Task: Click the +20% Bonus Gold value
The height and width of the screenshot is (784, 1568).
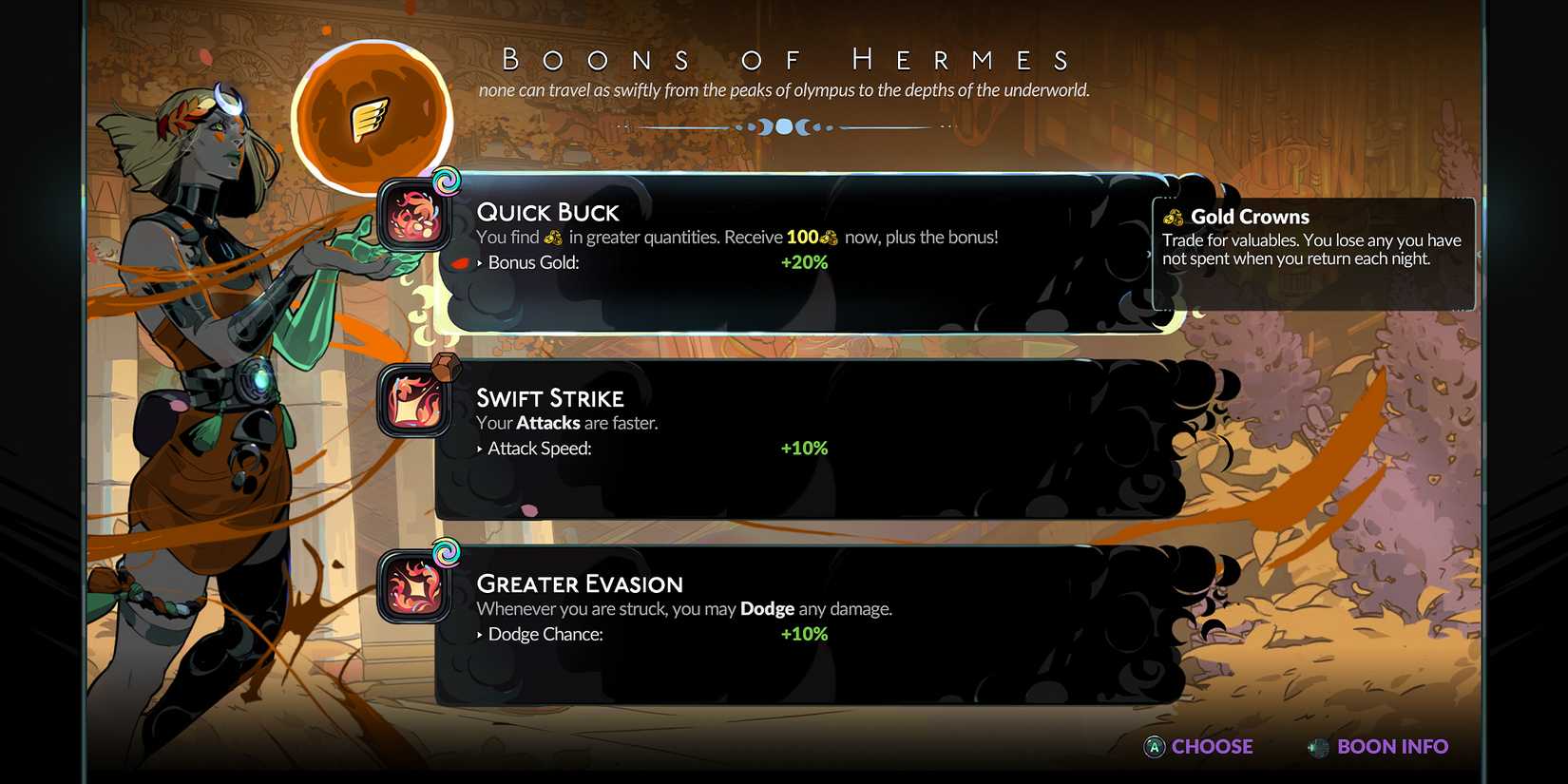Action: (x=805, y=263)
